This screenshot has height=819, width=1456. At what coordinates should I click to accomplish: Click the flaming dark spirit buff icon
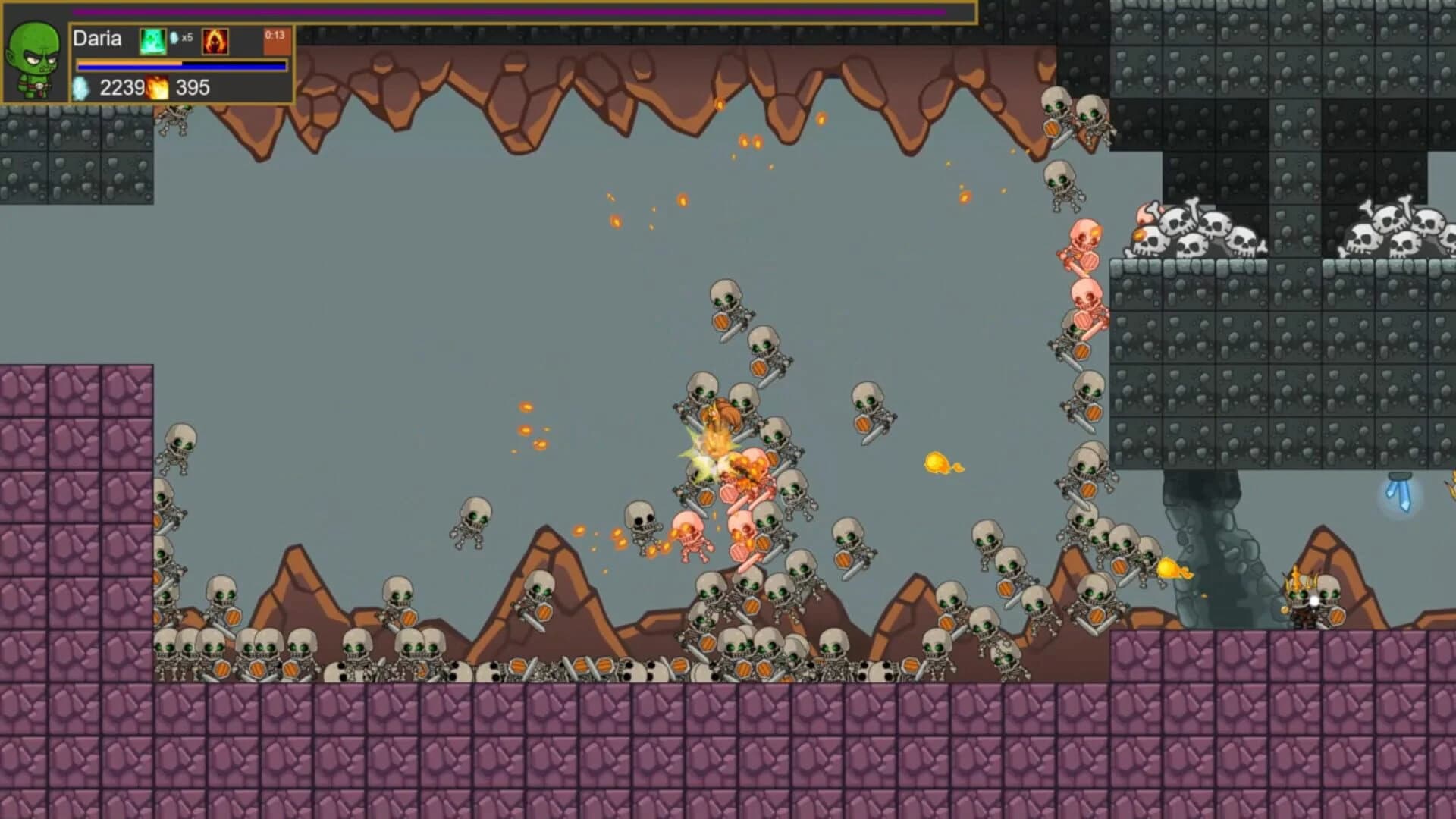tap(215, 39)
